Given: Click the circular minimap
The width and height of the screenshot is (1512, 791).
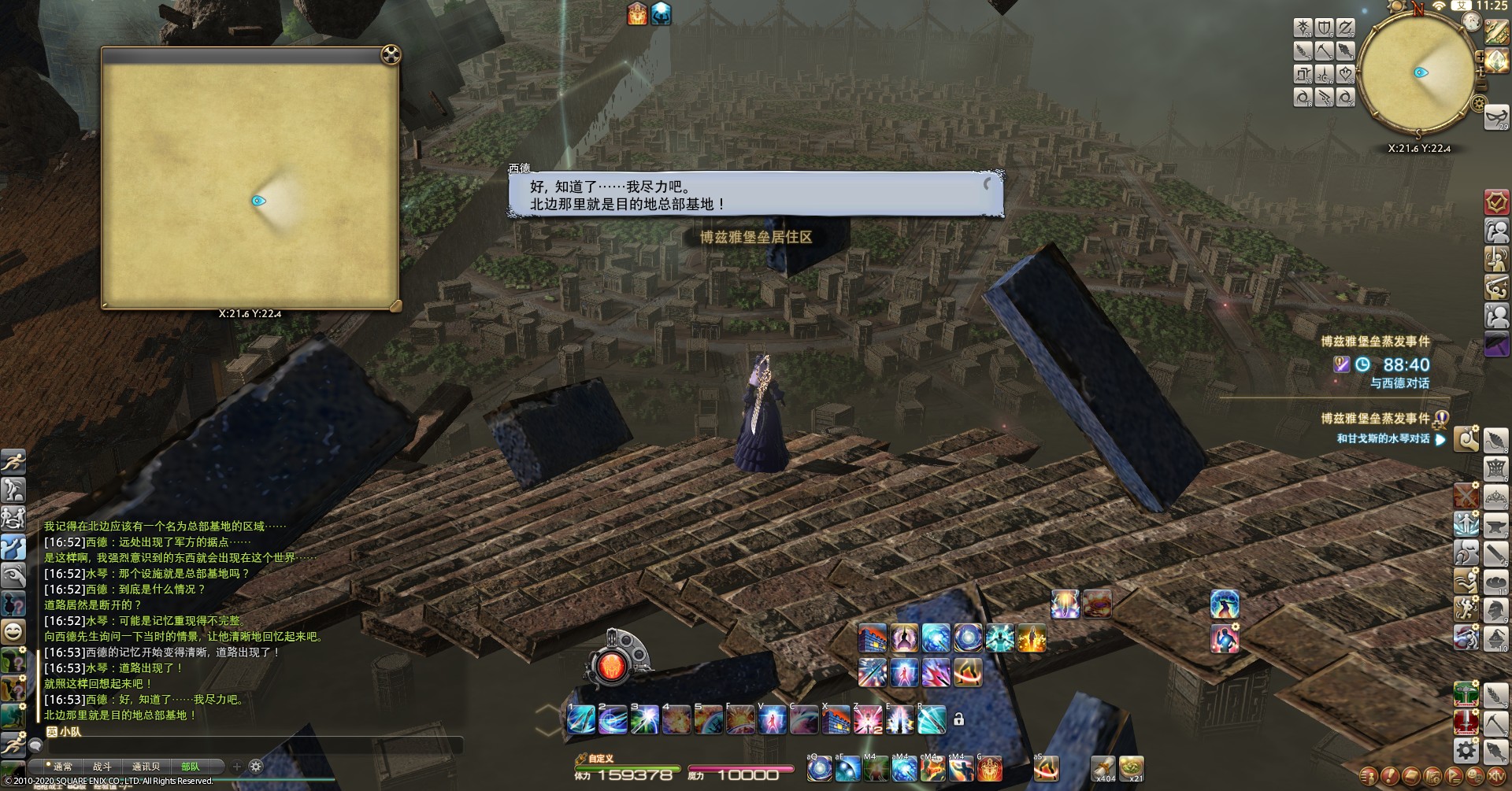Looking at the screenshot, I should (x=1417, y=72).
